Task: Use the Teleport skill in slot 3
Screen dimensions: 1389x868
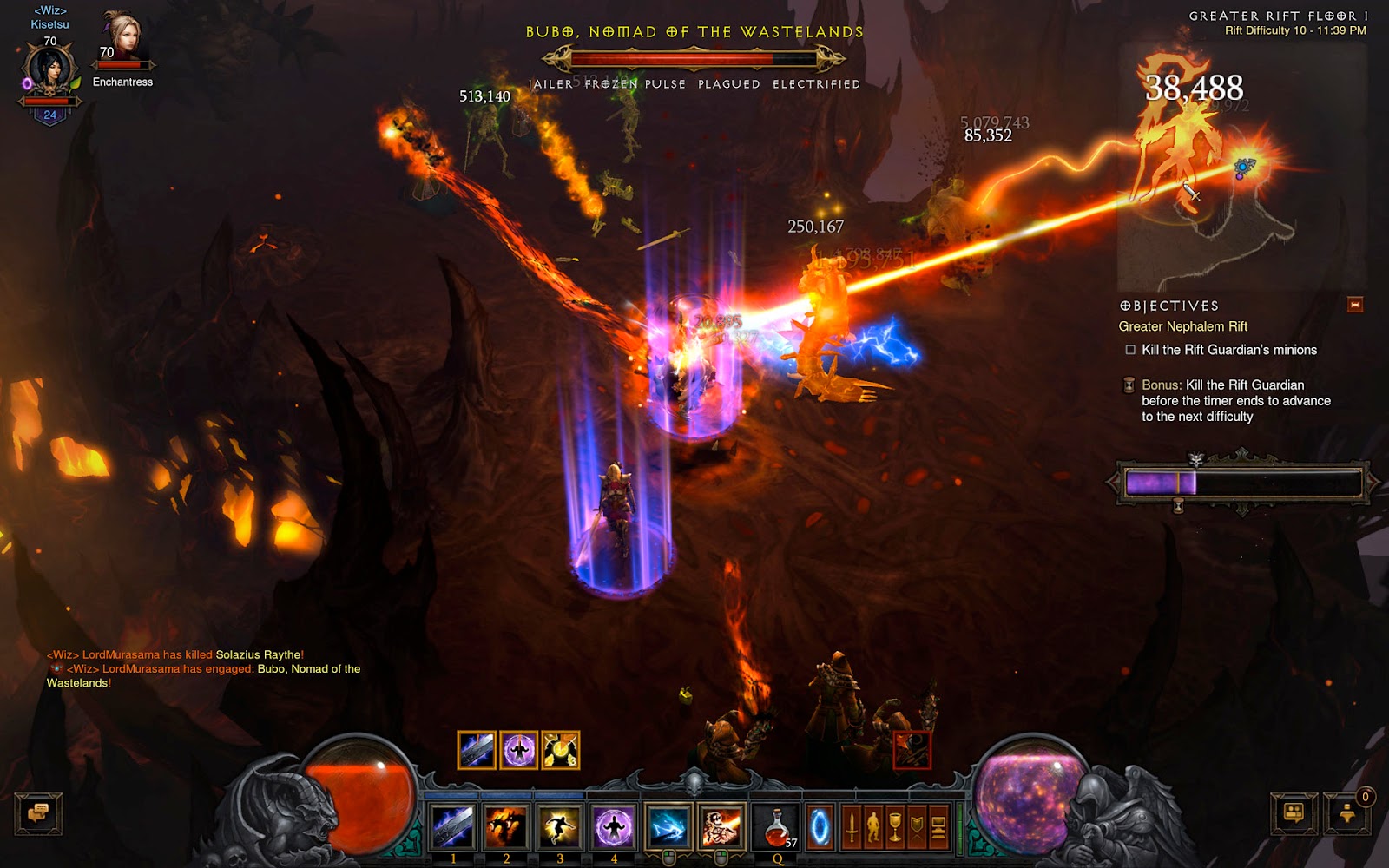Action: click(x=559, y=827)
